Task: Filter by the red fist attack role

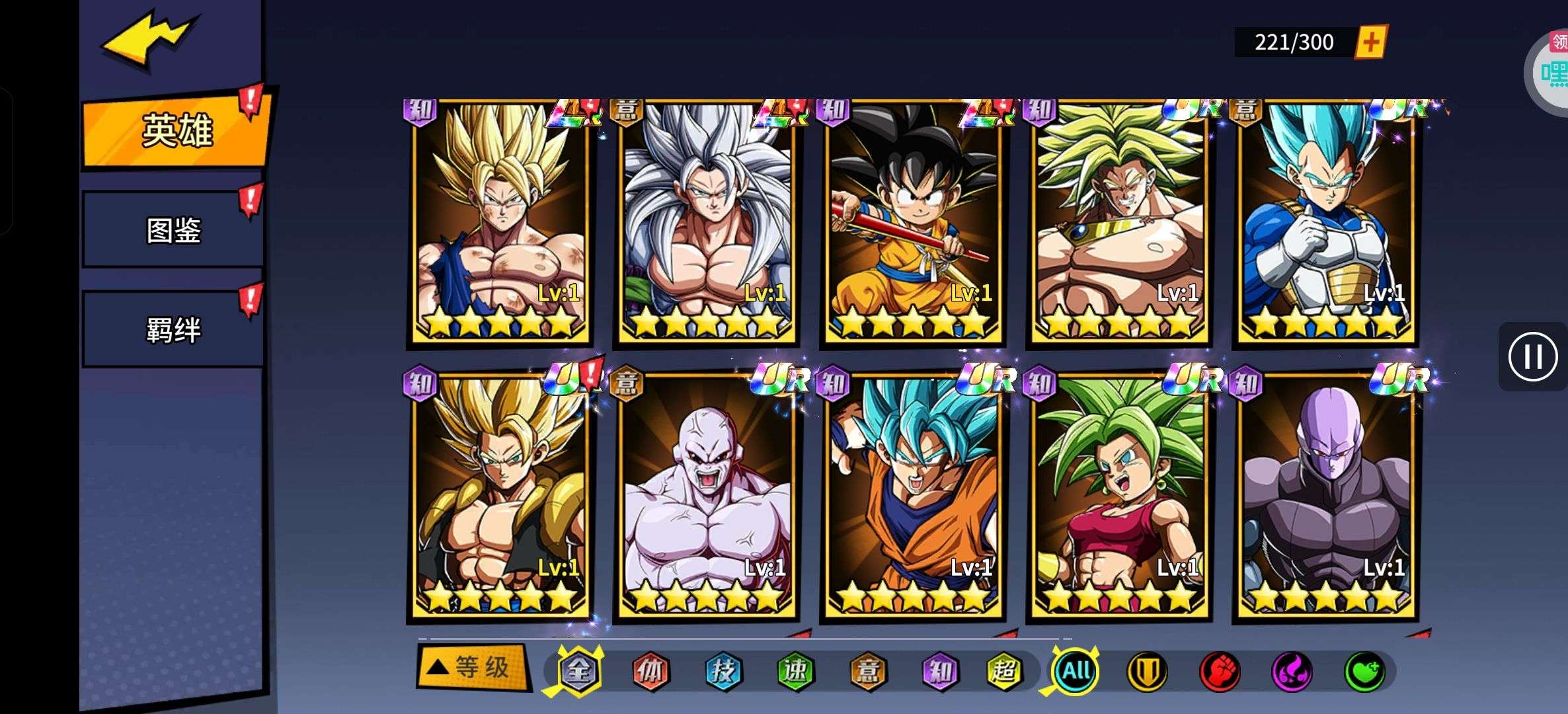Action: 1220,672
